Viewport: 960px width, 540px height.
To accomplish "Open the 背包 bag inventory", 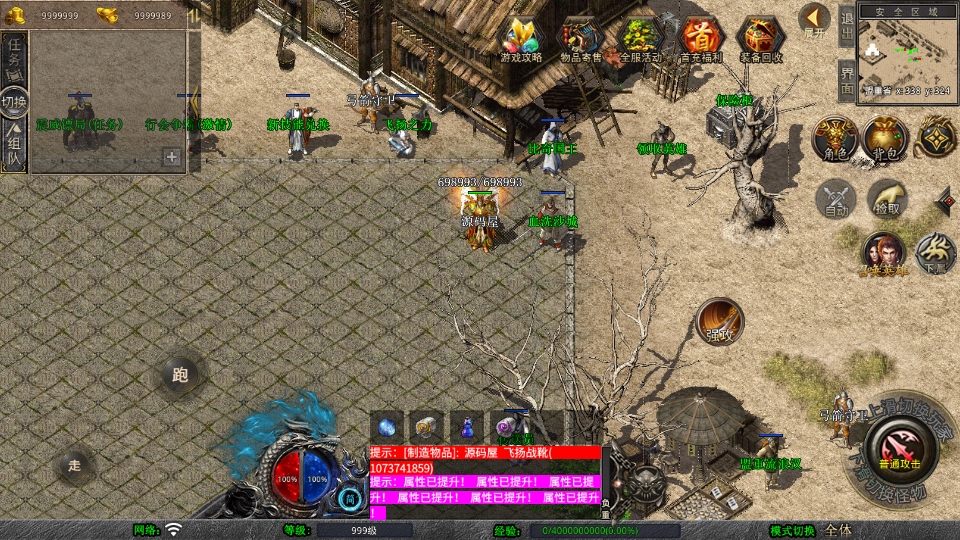I will pos(884,138).
